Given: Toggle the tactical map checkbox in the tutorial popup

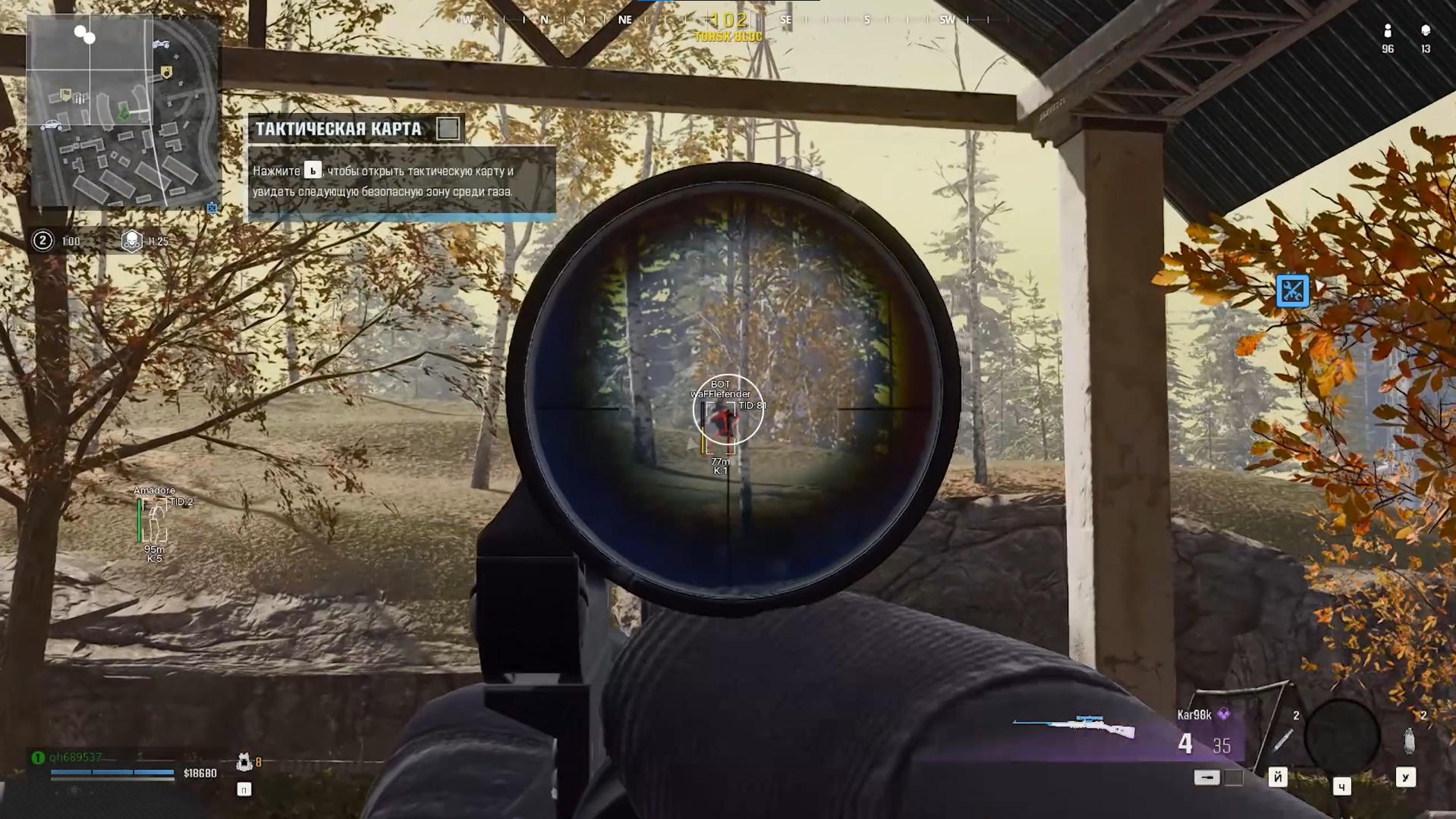Looking at the screenshot, I should coord(449,128).
